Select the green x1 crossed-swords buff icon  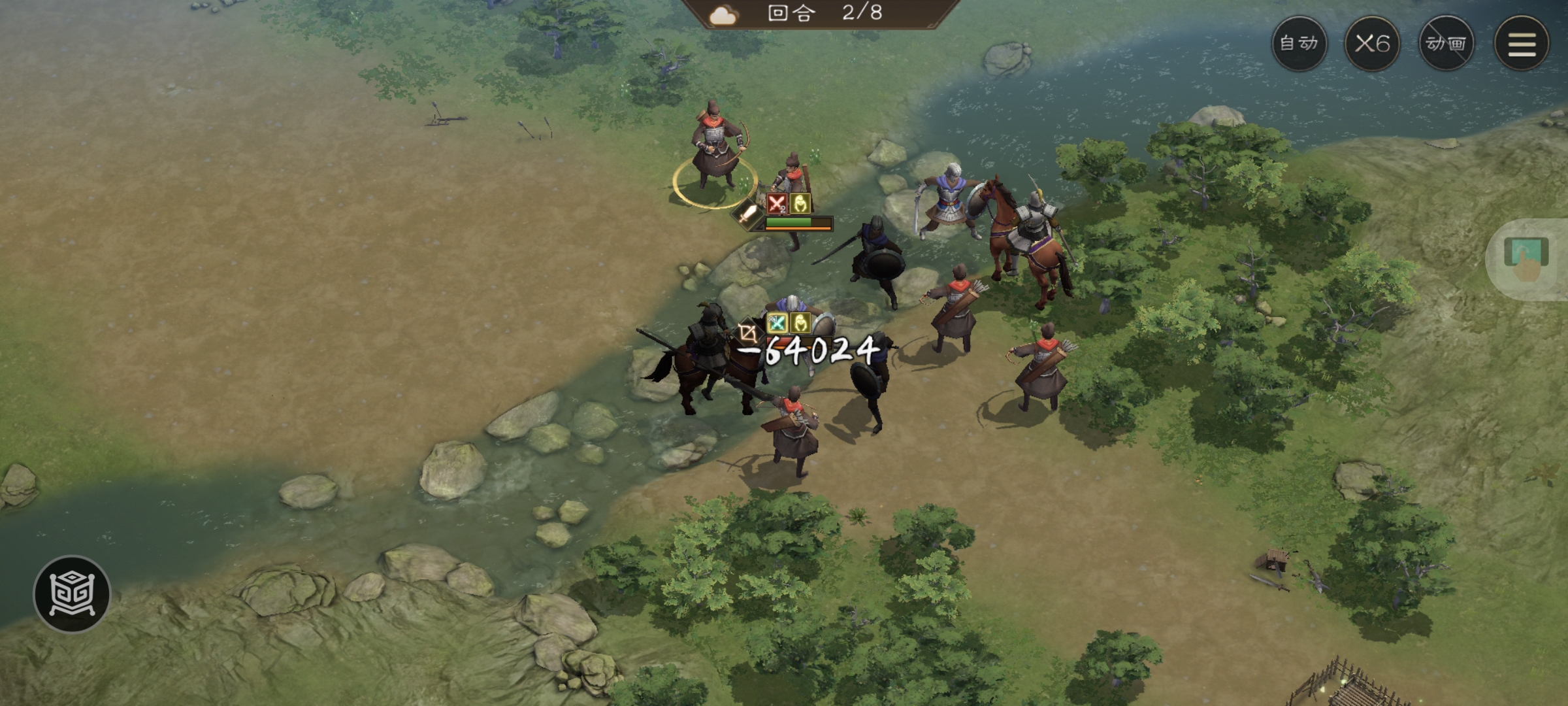[777, 323]
